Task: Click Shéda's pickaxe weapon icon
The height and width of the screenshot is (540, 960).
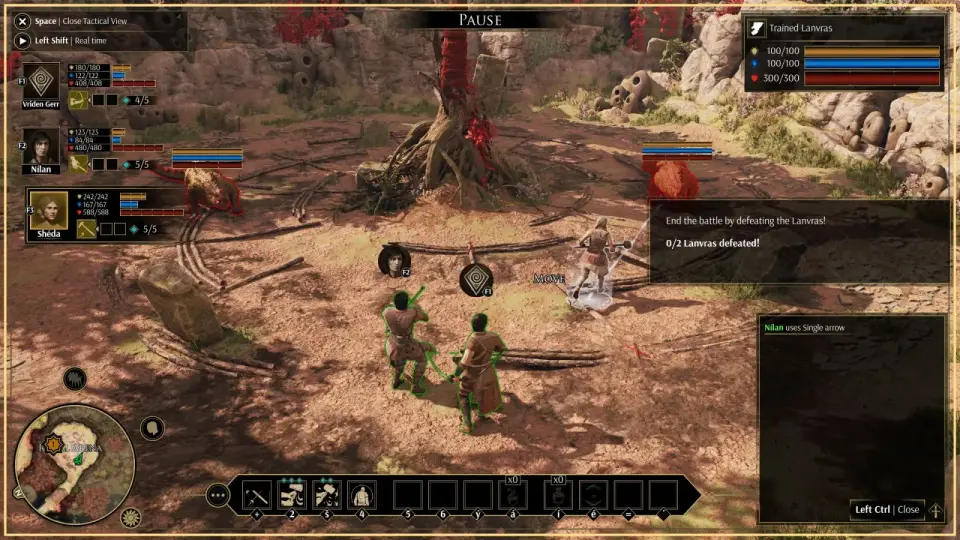Action: click(x=87, y=229)
